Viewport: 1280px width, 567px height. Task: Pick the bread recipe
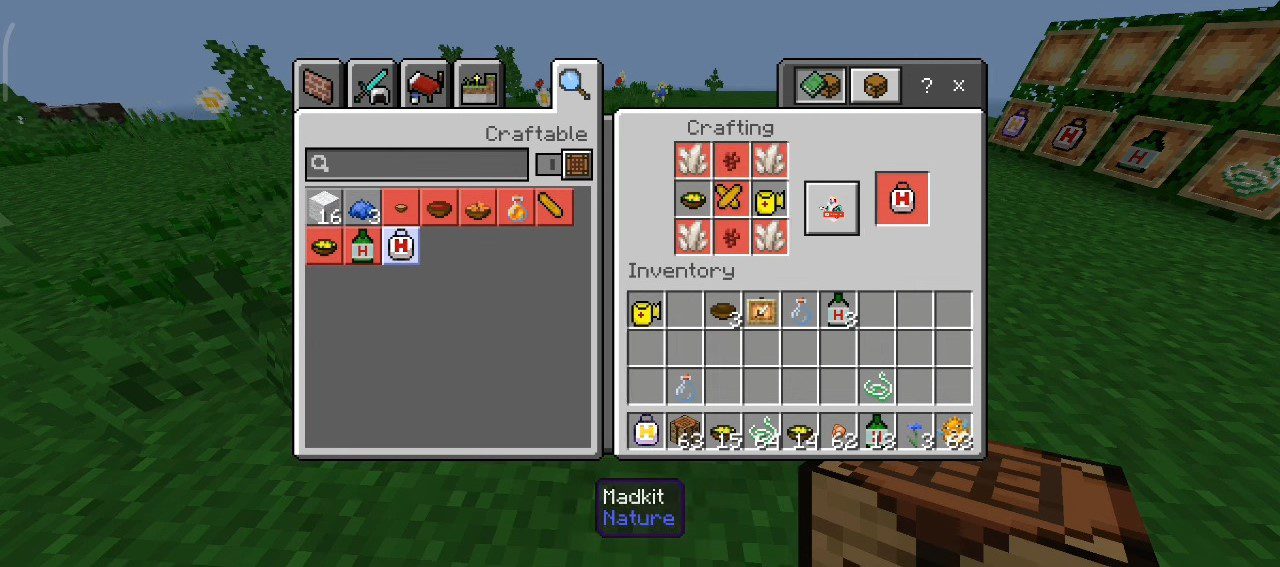[x=554, y=208]
